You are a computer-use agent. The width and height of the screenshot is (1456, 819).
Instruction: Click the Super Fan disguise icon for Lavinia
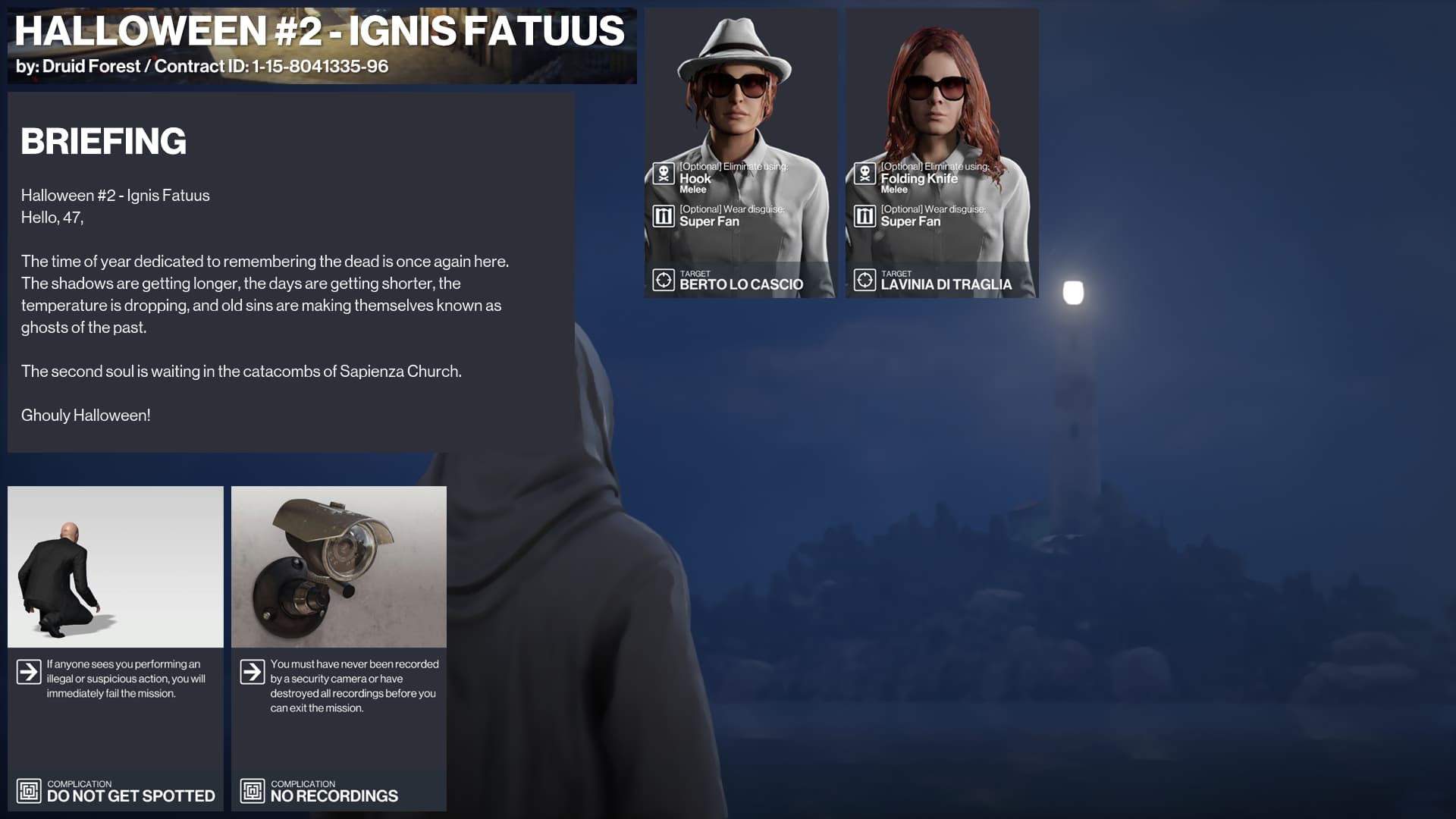click(864, 217)
